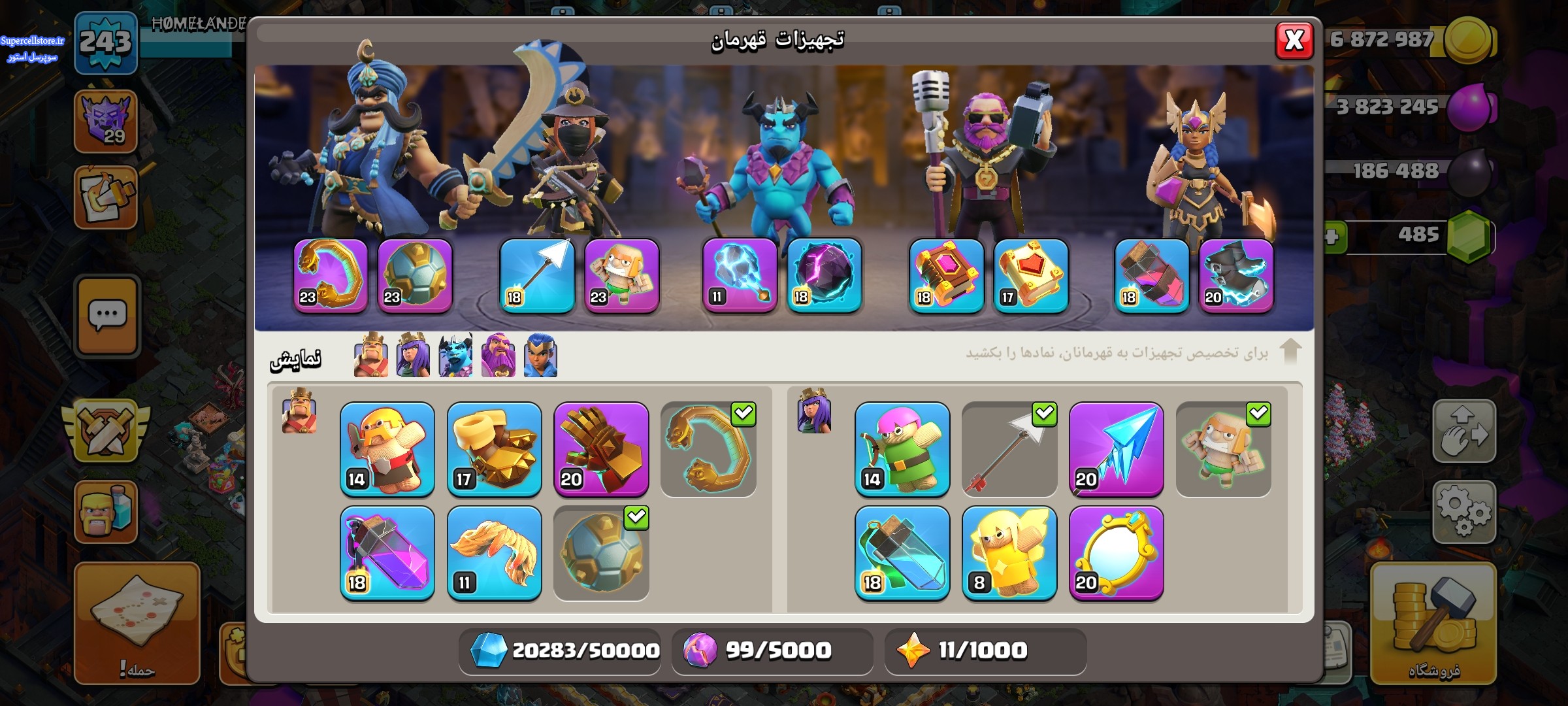Choose the Earthquake Boots equipment
This screenshot has height=706, width=1568.
[495, 449]
